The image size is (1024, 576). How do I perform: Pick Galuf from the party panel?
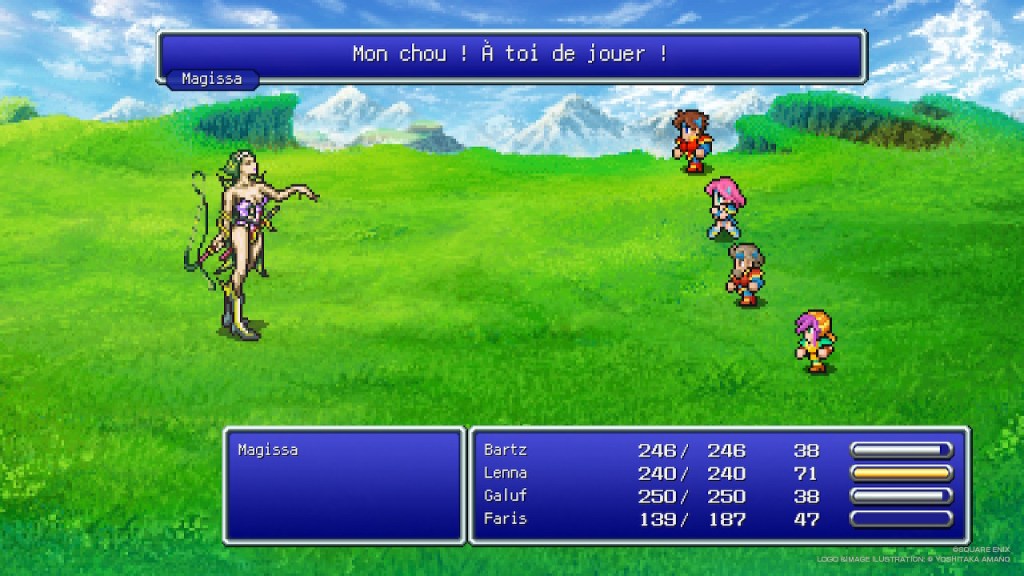click(505, 496)
